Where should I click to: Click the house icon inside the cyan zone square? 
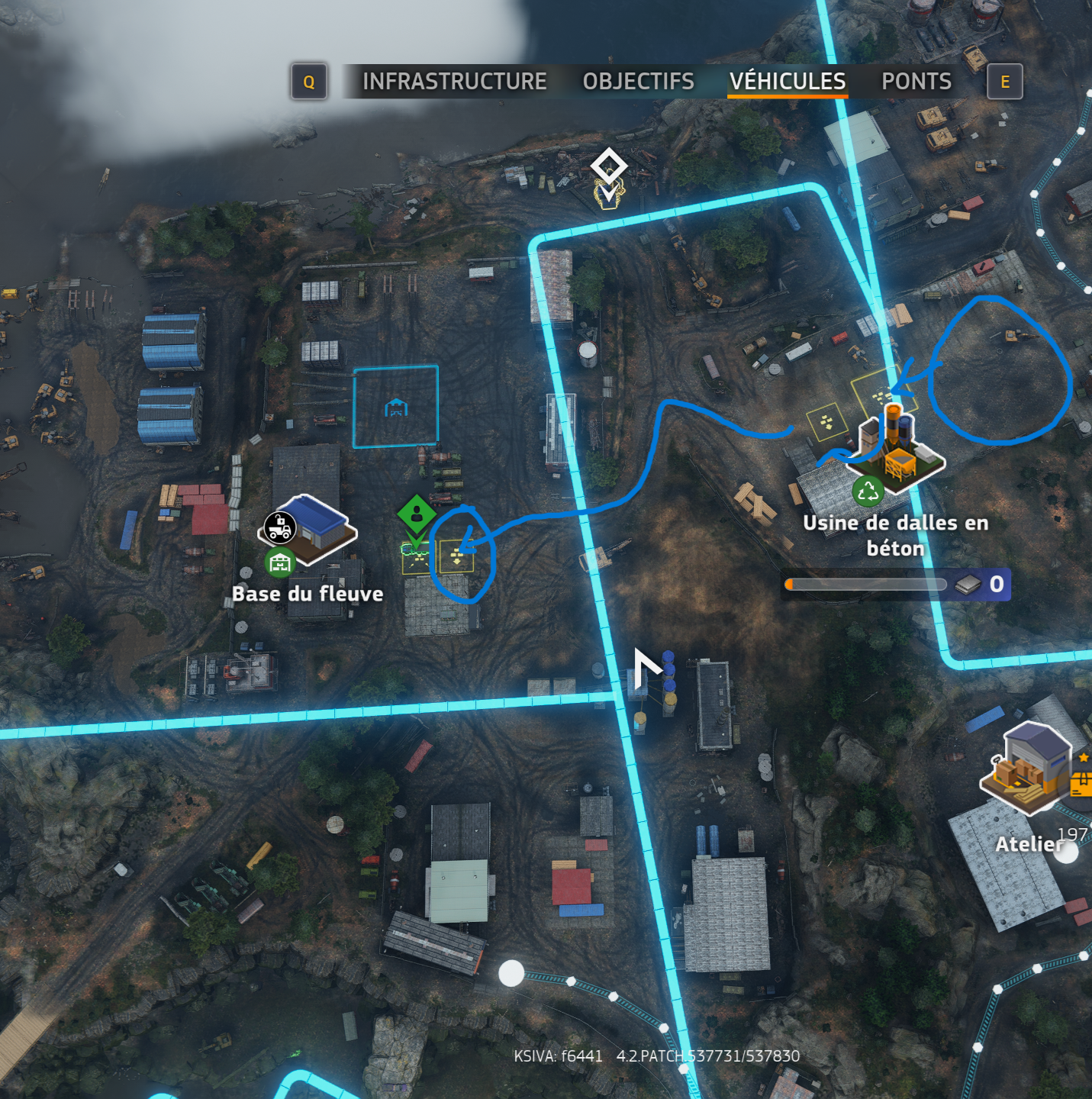(395, 406)
